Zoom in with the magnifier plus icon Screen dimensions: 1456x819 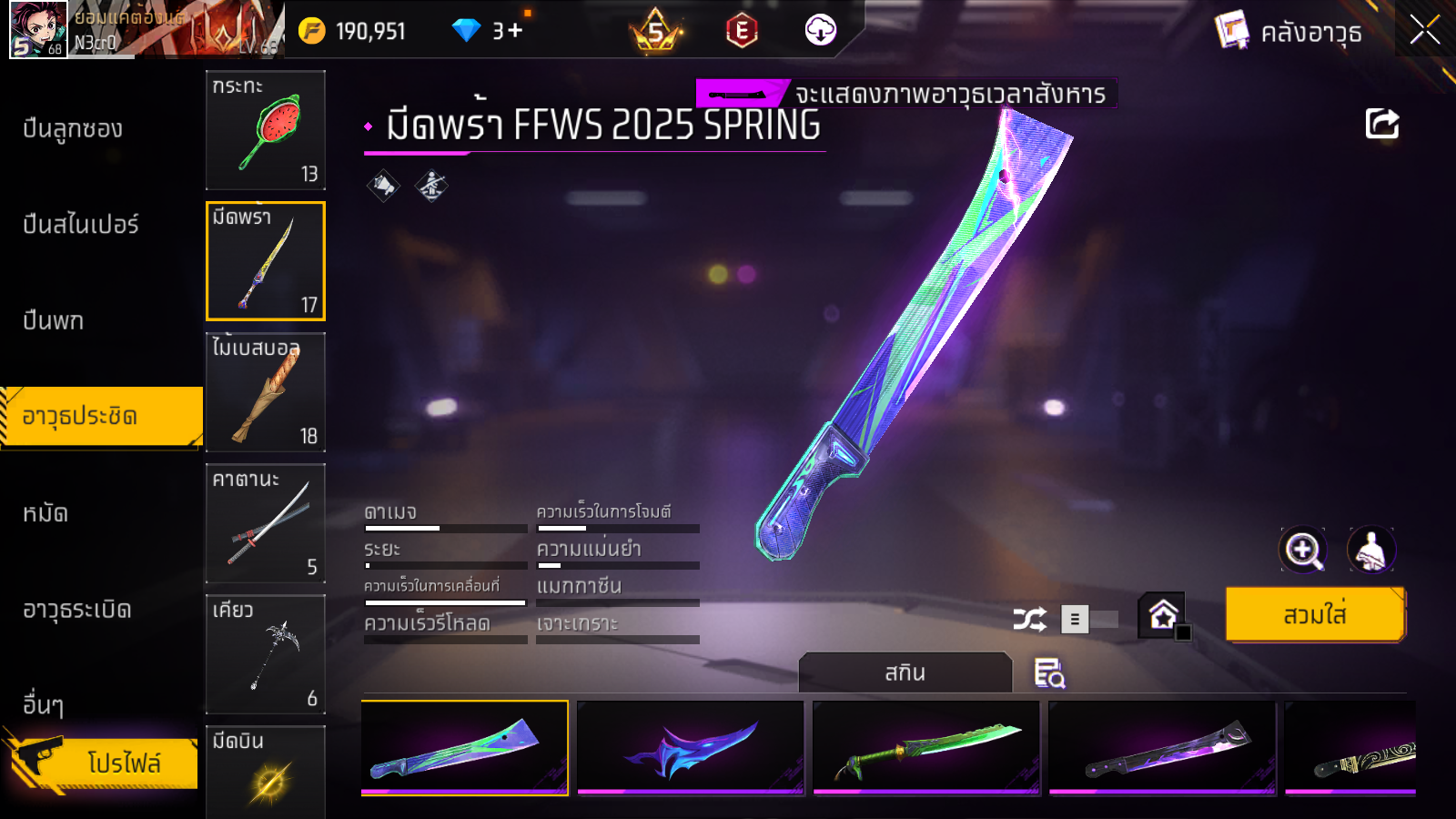(x=1303, y=550)
